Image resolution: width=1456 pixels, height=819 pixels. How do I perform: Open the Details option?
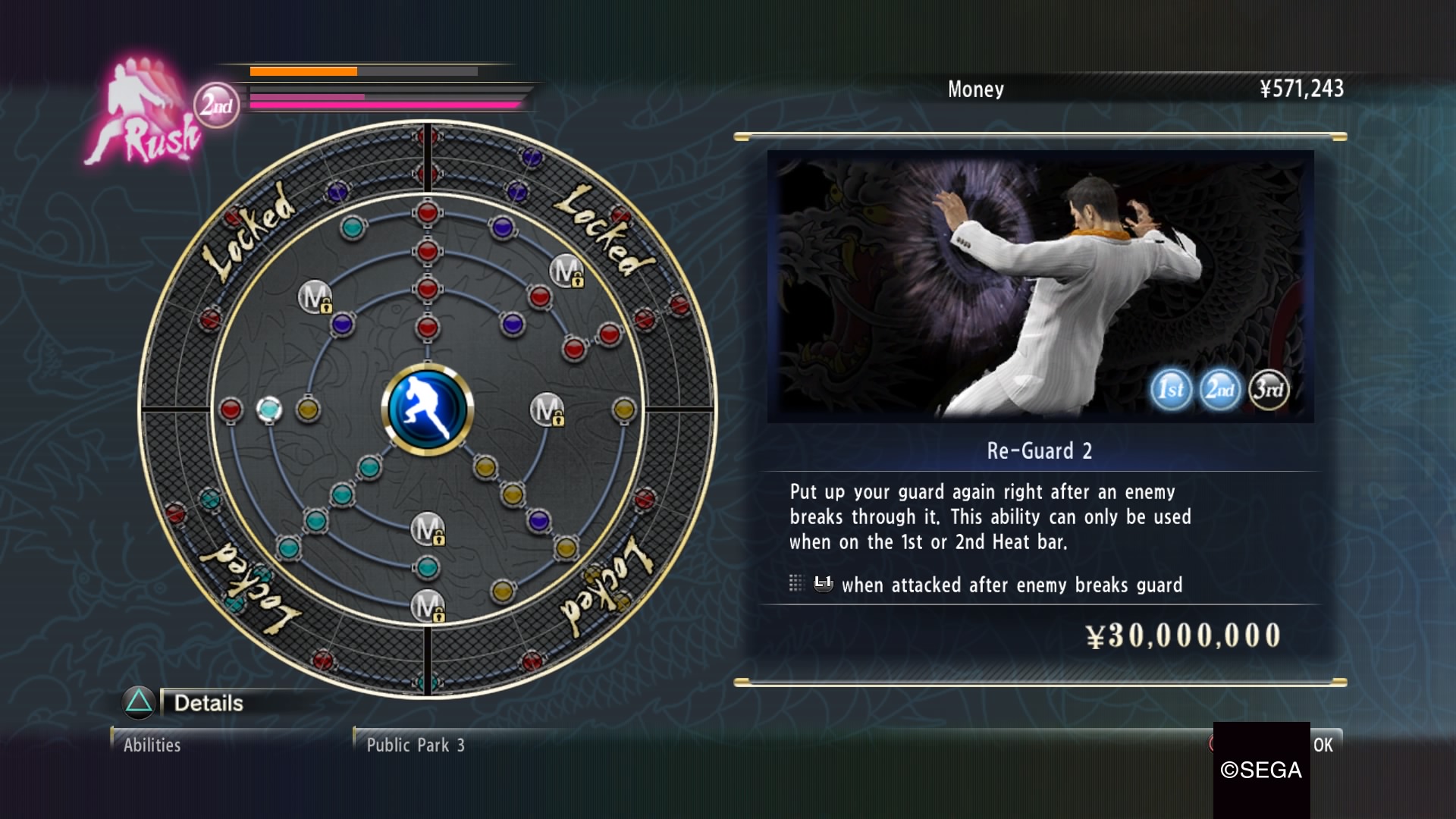(208, 703)
